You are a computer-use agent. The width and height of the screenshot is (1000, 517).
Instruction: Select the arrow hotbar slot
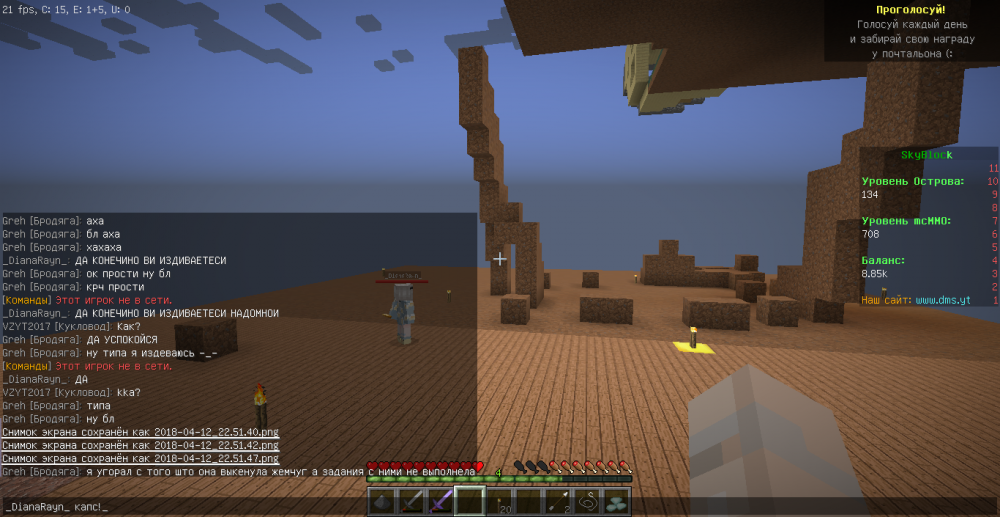pos(561,502)
